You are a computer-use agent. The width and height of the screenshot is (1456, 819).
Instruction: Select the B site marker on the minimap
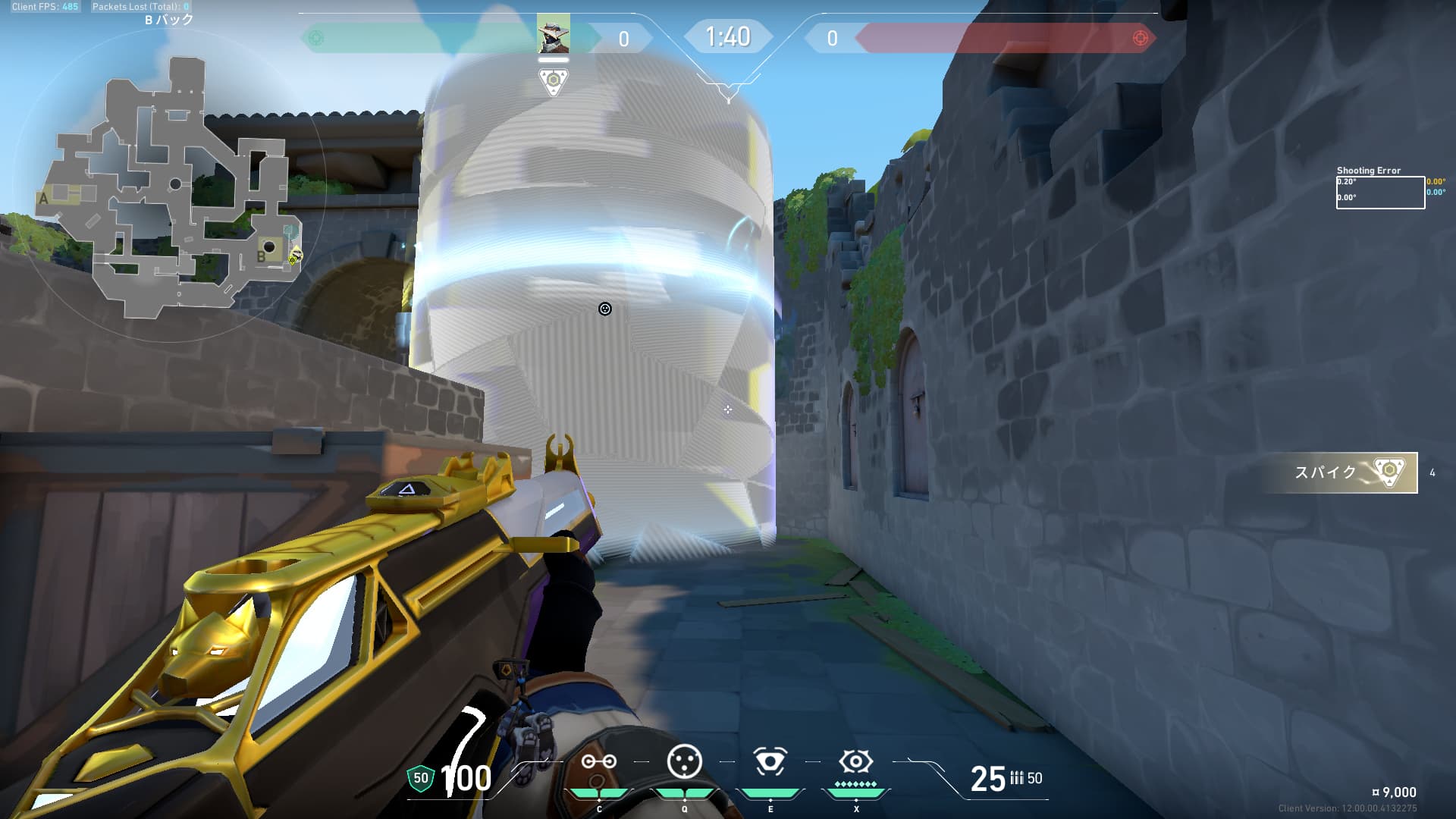[261, 256]
